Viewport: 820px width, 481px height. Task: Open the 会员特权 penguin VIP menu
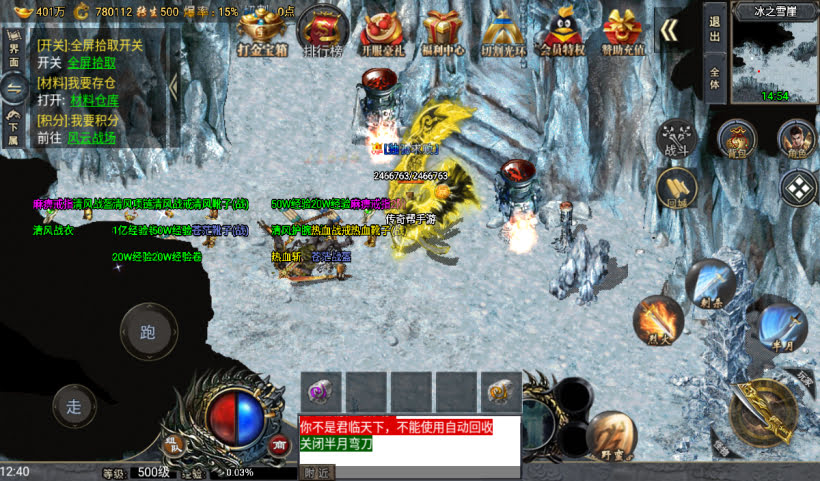(563, 30)
